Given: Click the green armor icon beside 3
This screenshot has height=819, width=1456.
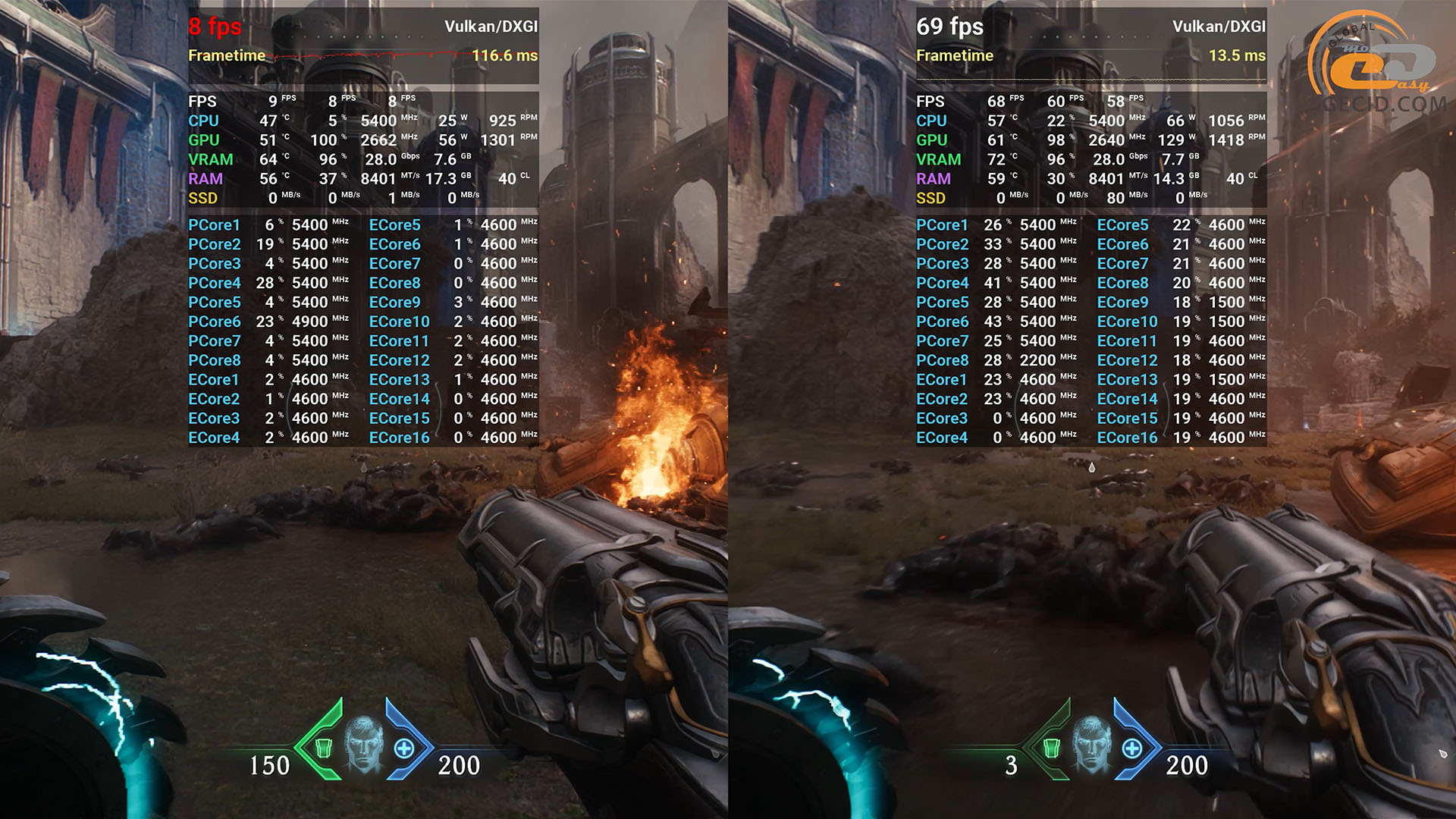Looking at the screenshot, I should (1051, 748).
